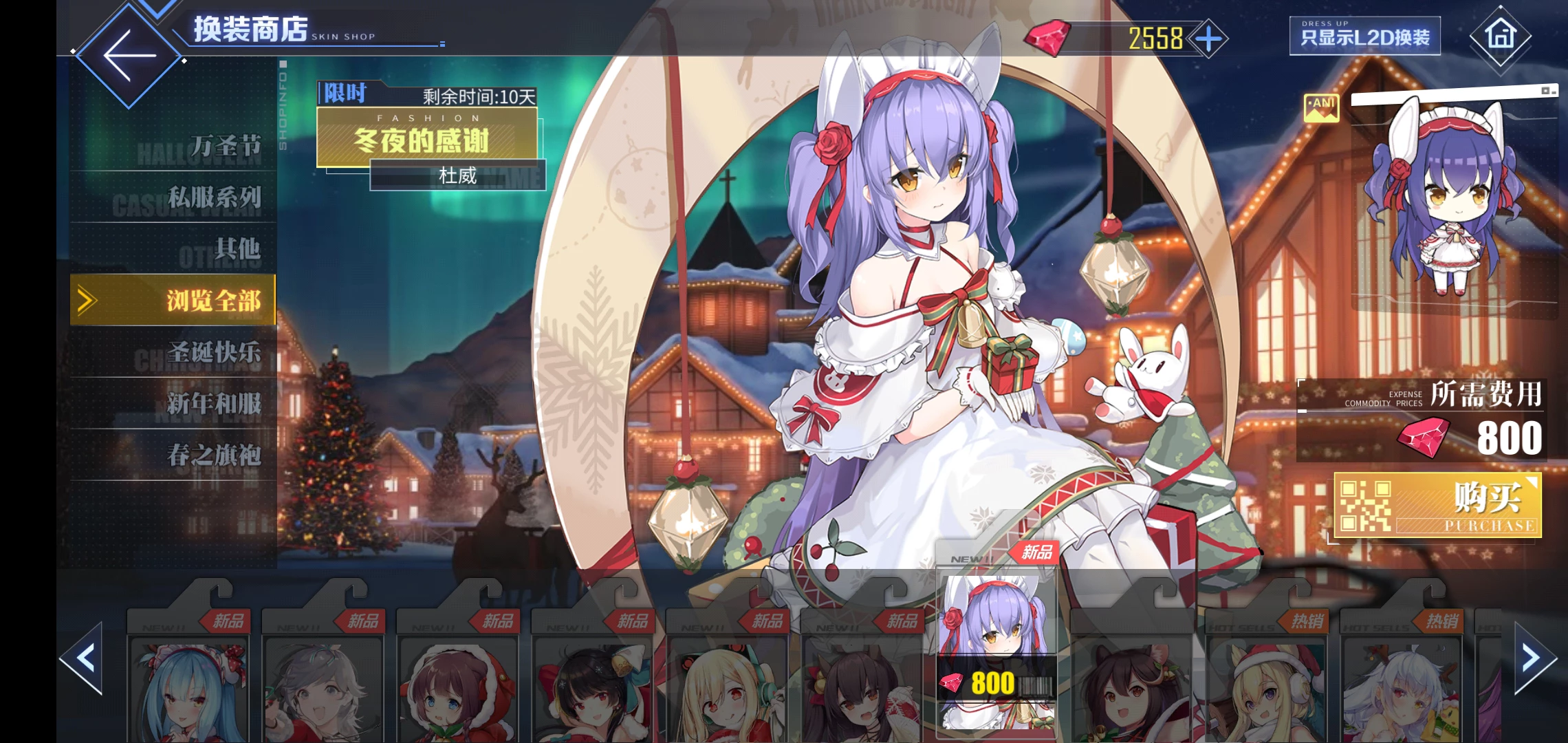Return to the home screen
The image size is (1568, 743).
(1500, 36)
